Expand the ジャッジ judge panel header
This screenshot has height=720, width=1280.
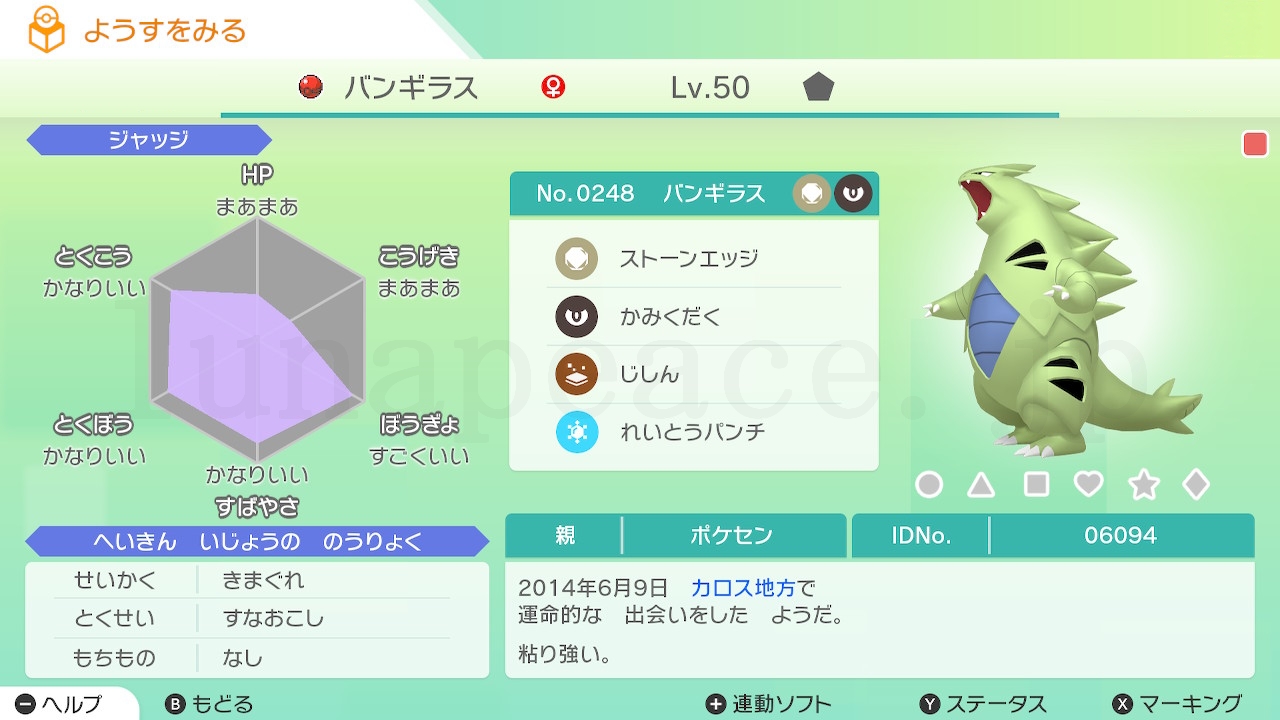pyautogui.click(x=148, y=140)
